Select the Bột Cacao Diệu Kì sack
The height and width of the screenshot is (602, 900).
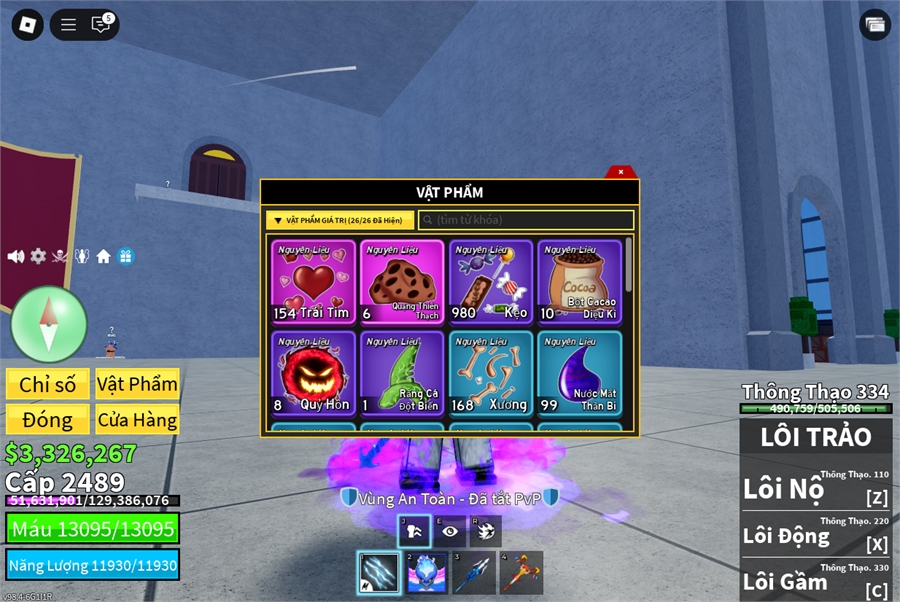(580, 283)
